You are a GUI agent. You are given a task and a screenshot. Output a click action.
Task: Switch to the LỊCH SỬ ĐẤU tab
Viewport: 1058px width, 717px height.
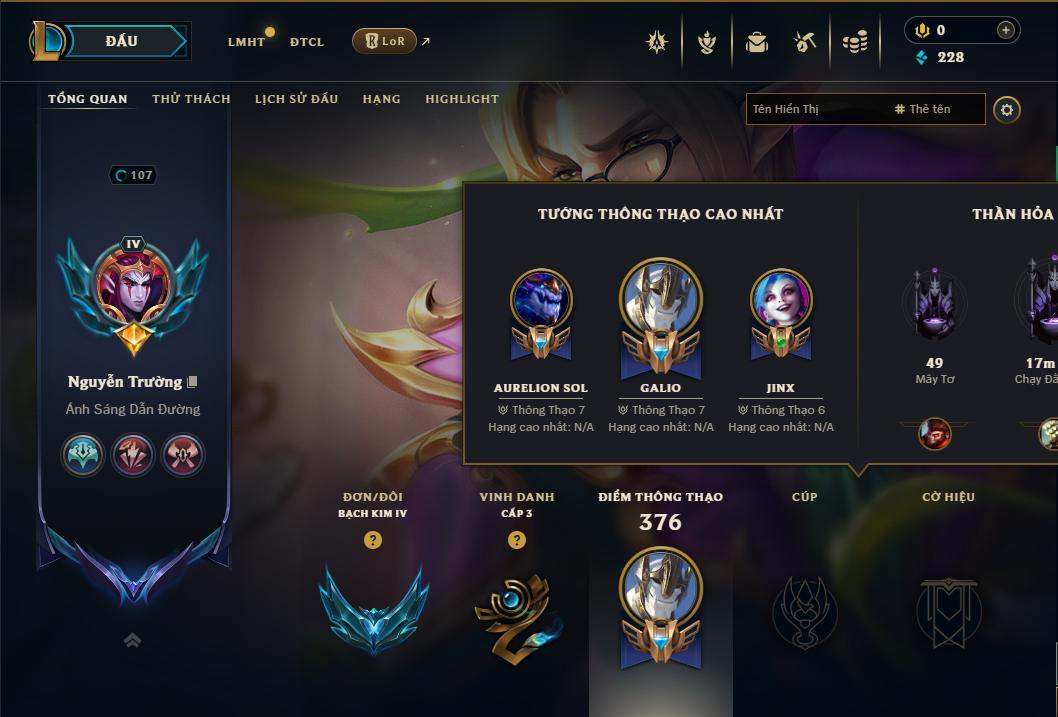point(296,99)
